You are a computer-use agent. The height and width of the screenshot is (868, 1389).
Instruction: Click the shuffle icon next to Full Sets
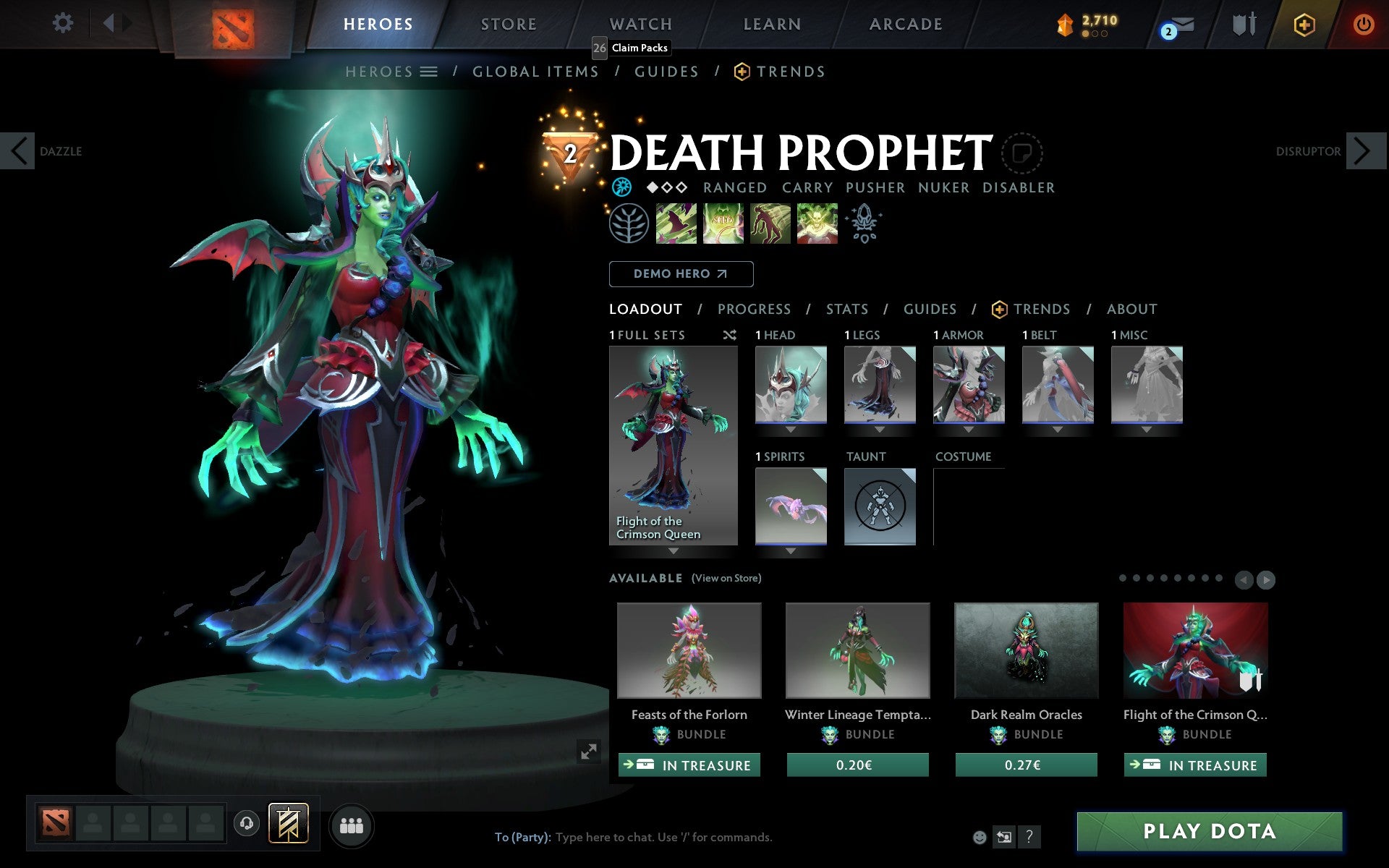pyautogui.click(x=729, y=335)
